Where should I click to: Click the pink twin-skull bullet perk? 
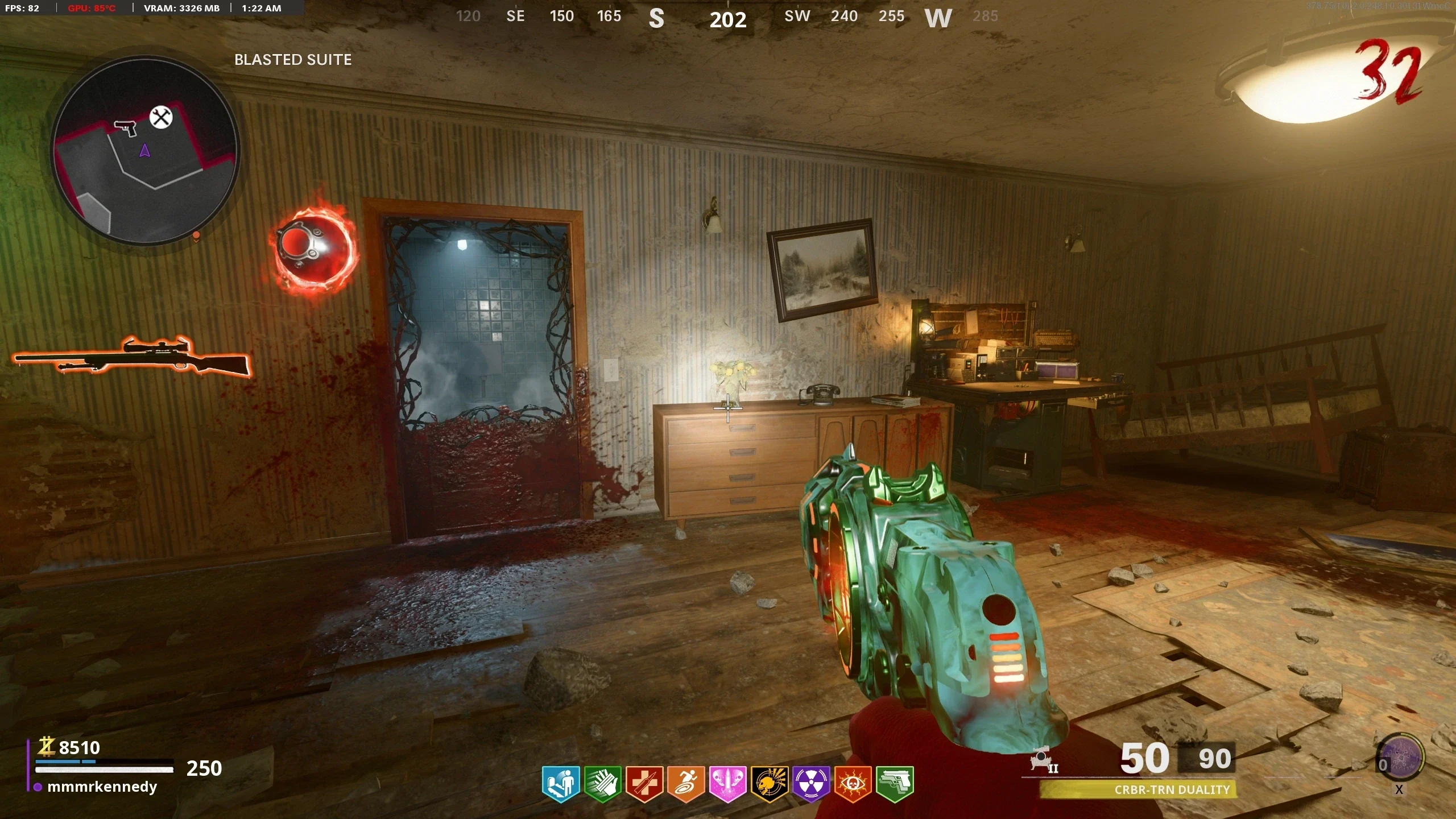[x=727, y=784]
